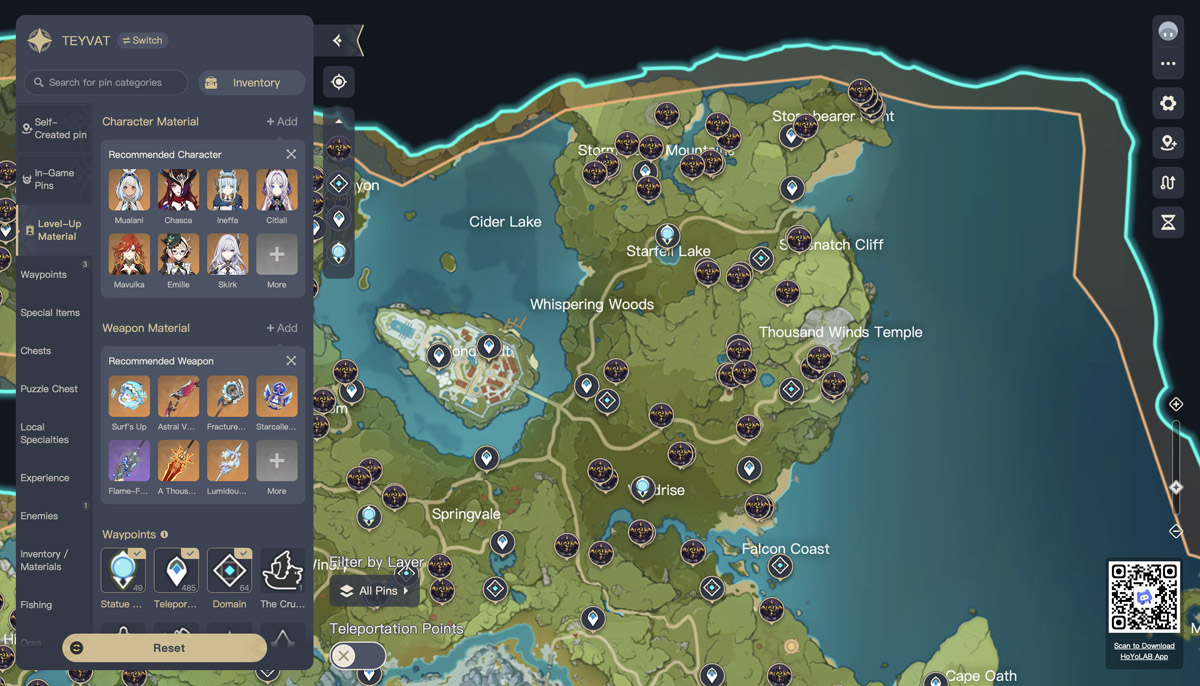Toggle the Teleport Waypoint pin filter

click(177, 570)
